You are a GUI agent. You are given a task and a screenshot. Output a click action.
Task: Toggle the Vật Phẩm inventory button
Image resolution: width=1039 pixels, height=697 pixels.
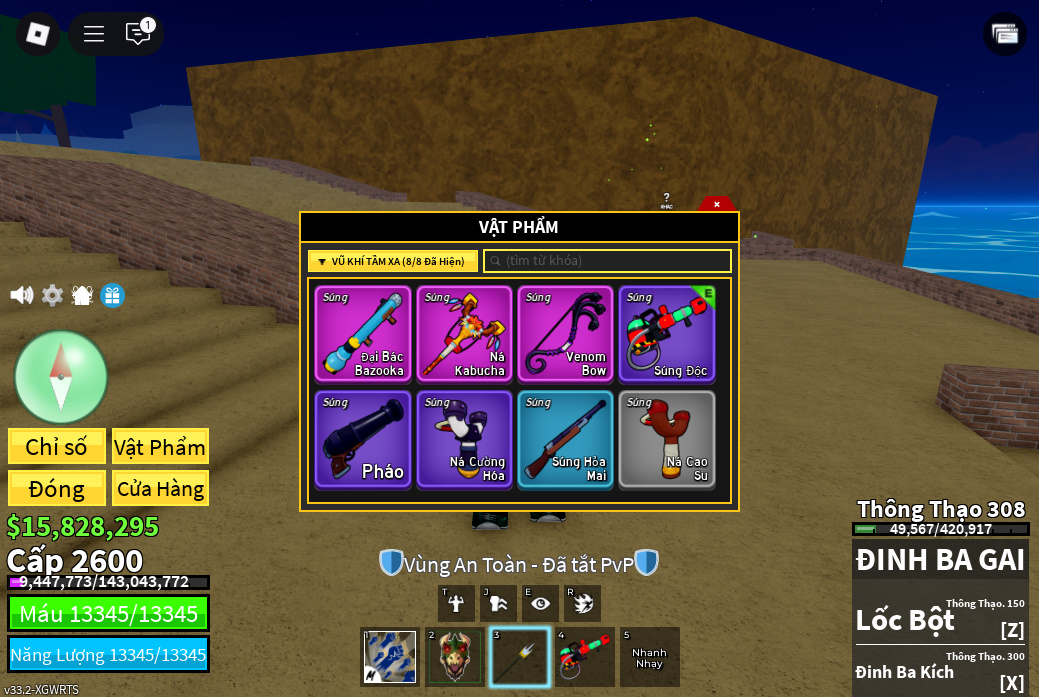point(160,447)
